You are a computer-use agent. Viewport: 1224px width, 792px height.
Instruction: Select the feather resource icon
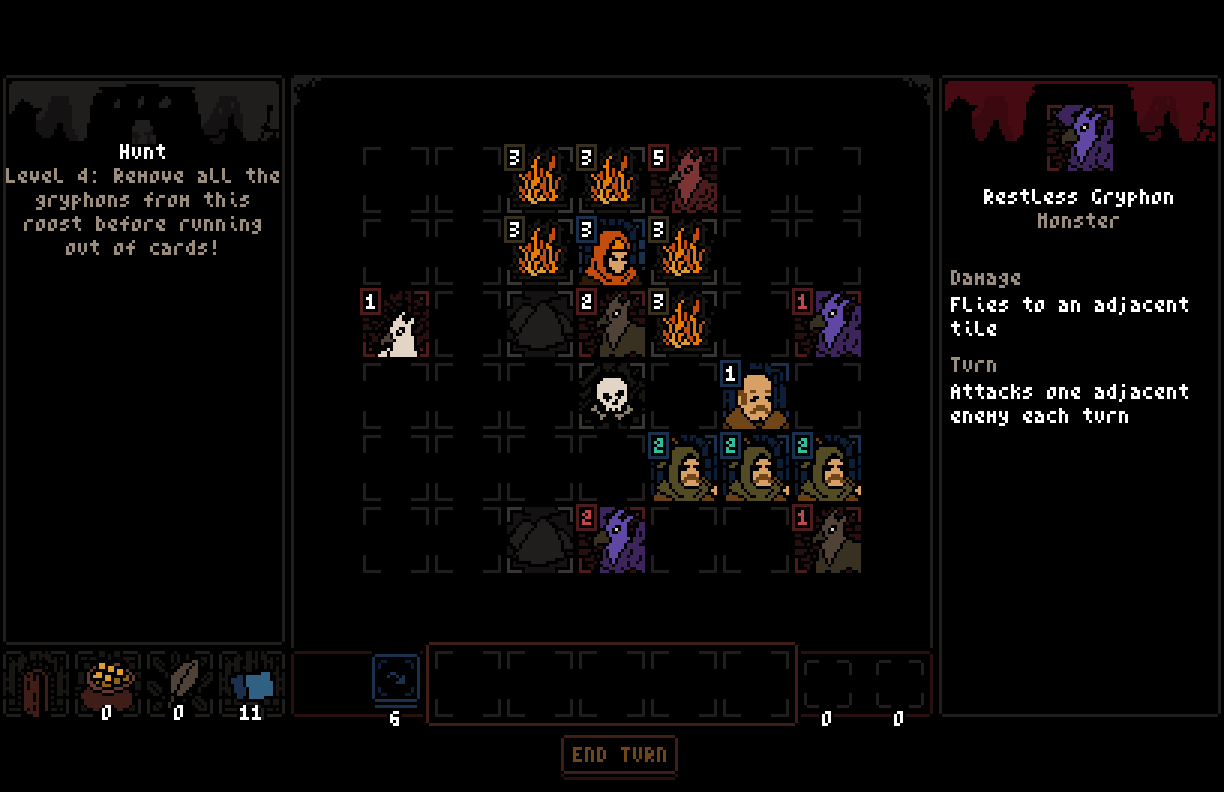pos(179,682)
